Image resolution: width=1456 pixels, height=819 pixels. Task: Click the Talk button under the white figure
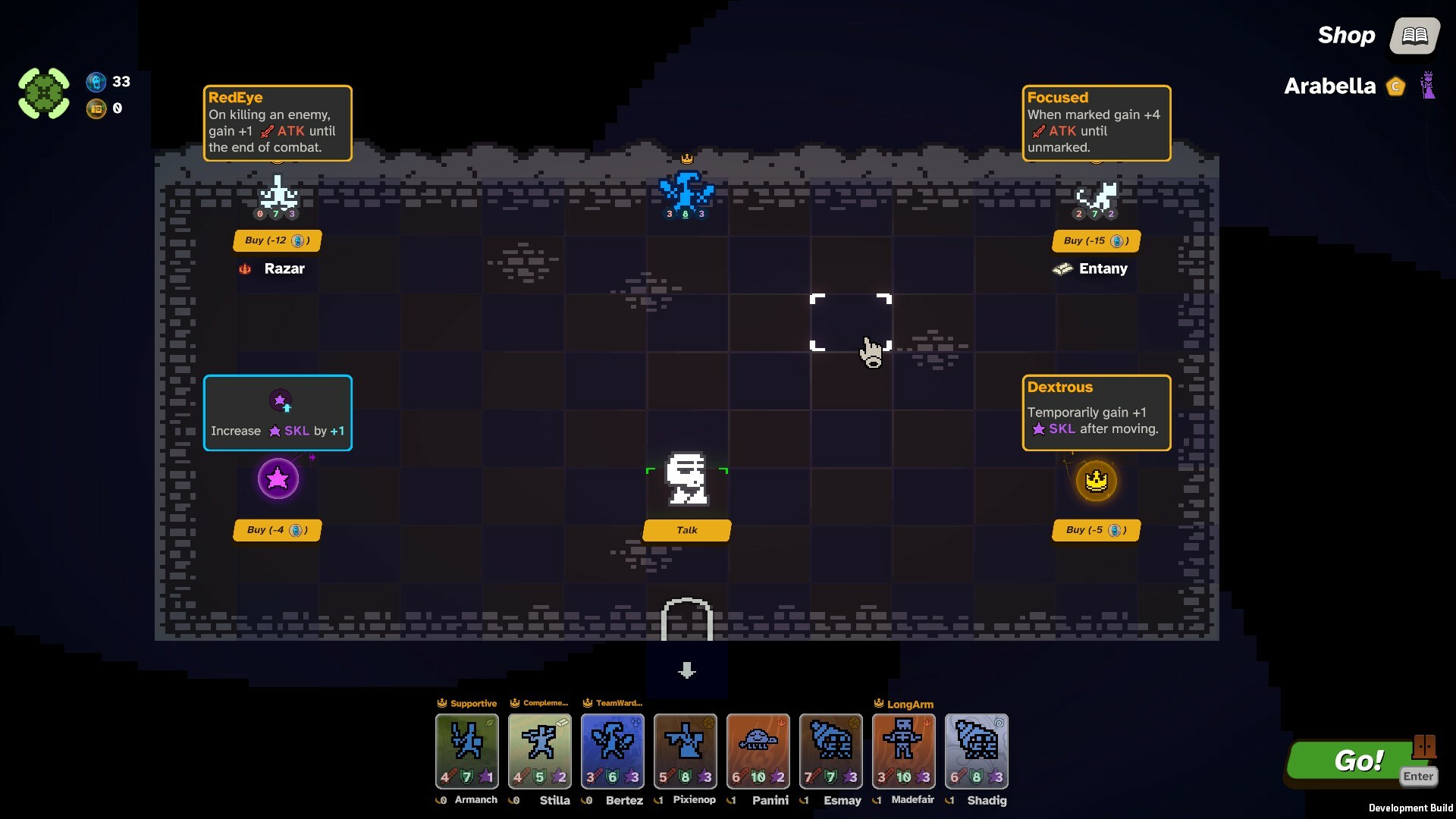point(686,530)
